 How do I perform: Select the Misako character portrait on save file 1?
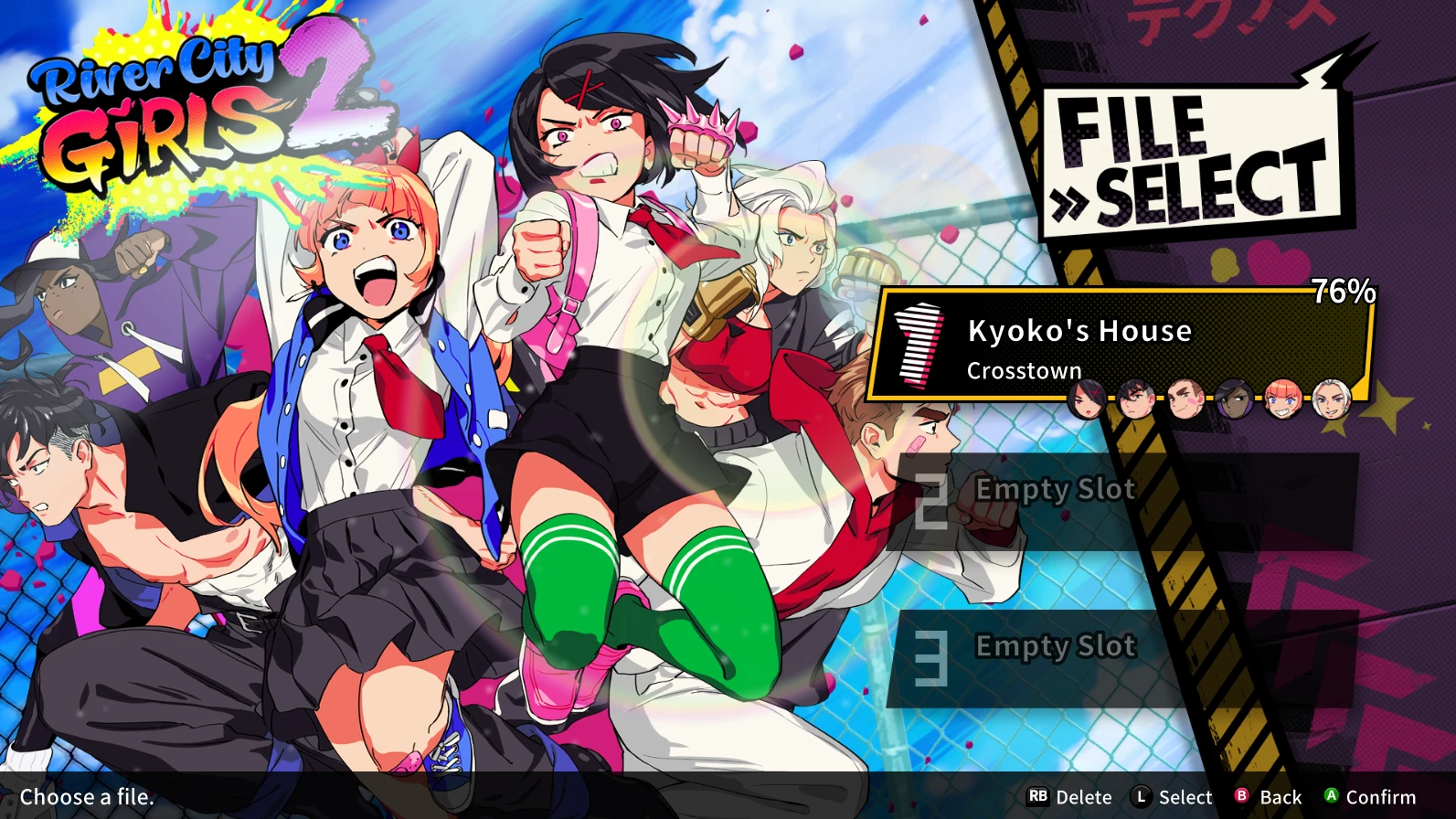[1088, 399]
